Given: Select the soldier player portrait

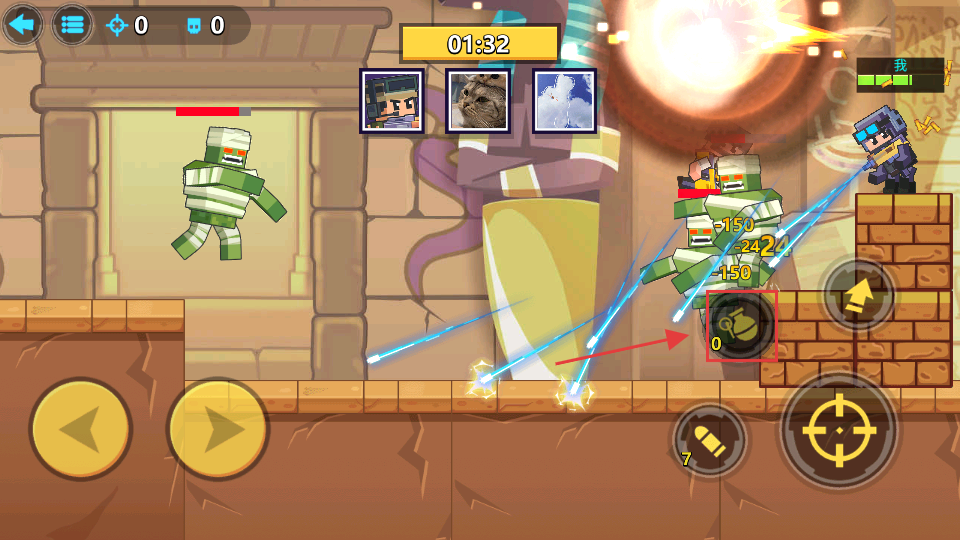Looking at the screenshot, I should tap(392, 101).
